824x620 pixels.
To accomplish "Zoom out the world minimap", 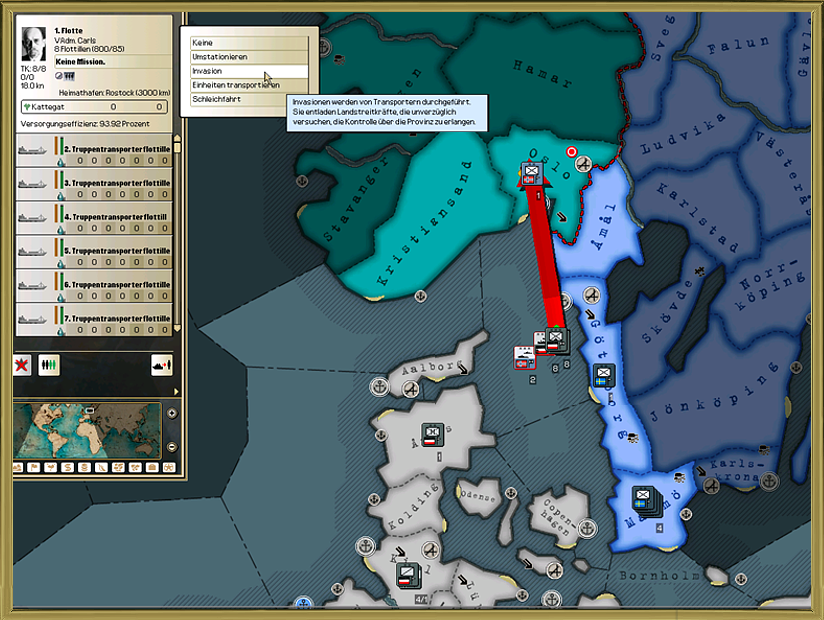I will [171, 446].
